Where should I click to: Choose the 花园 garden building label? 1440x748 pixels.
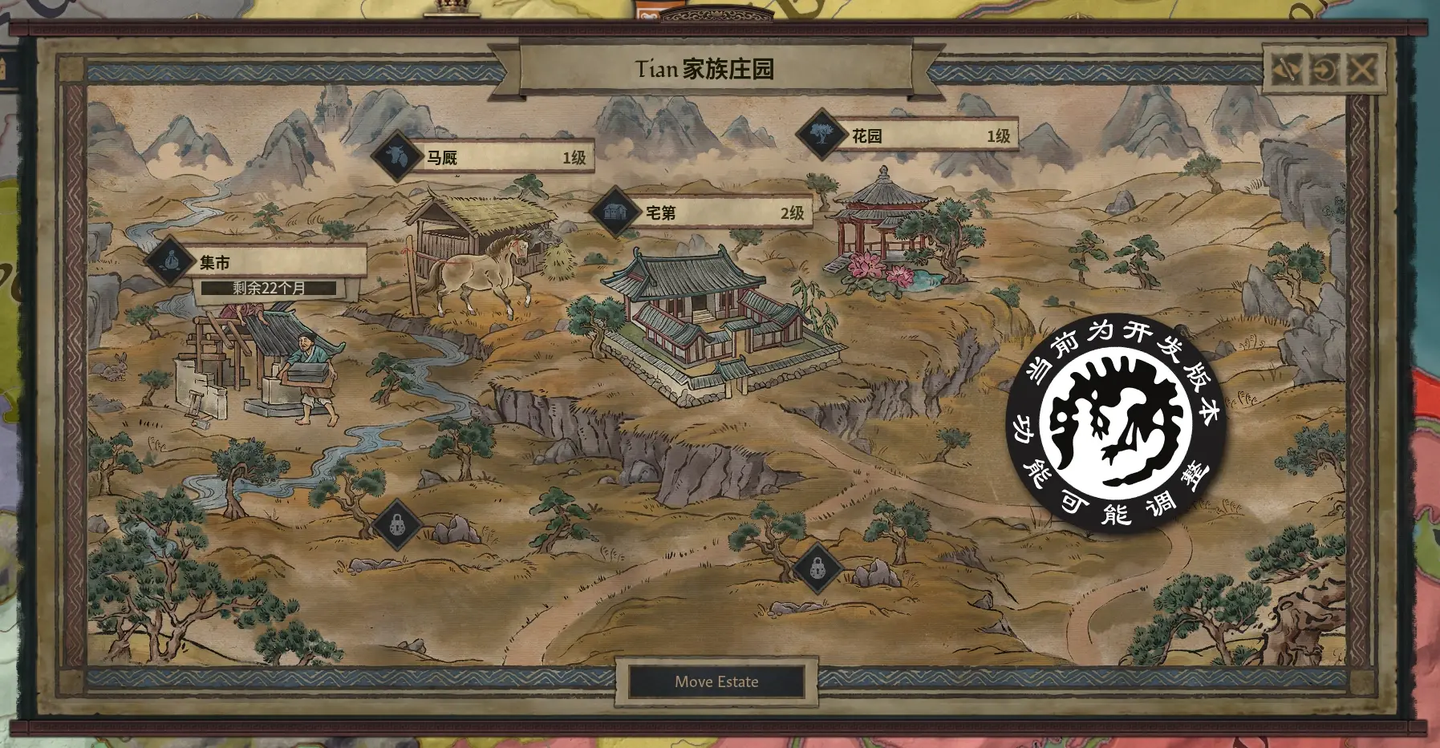(x=918, y=135)
